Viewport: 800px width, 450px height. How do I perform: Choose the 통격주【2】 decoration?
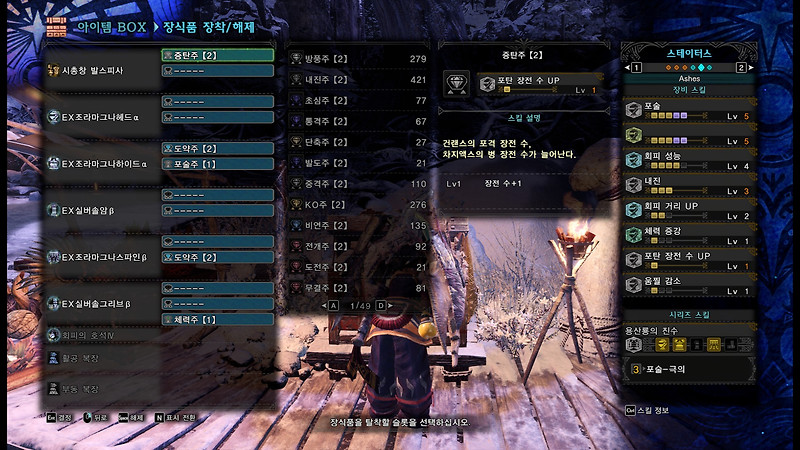point(359,121)
